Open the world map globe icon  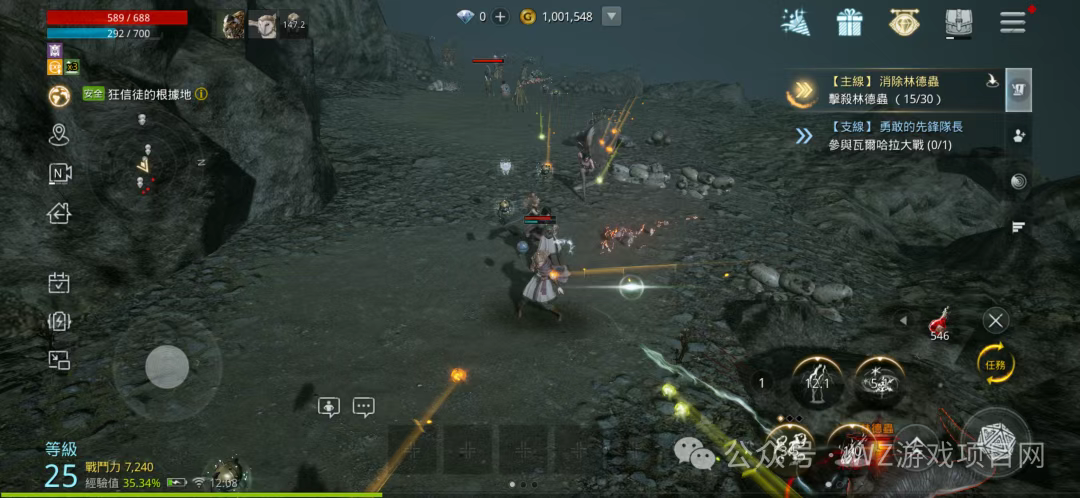pos(59,95)
